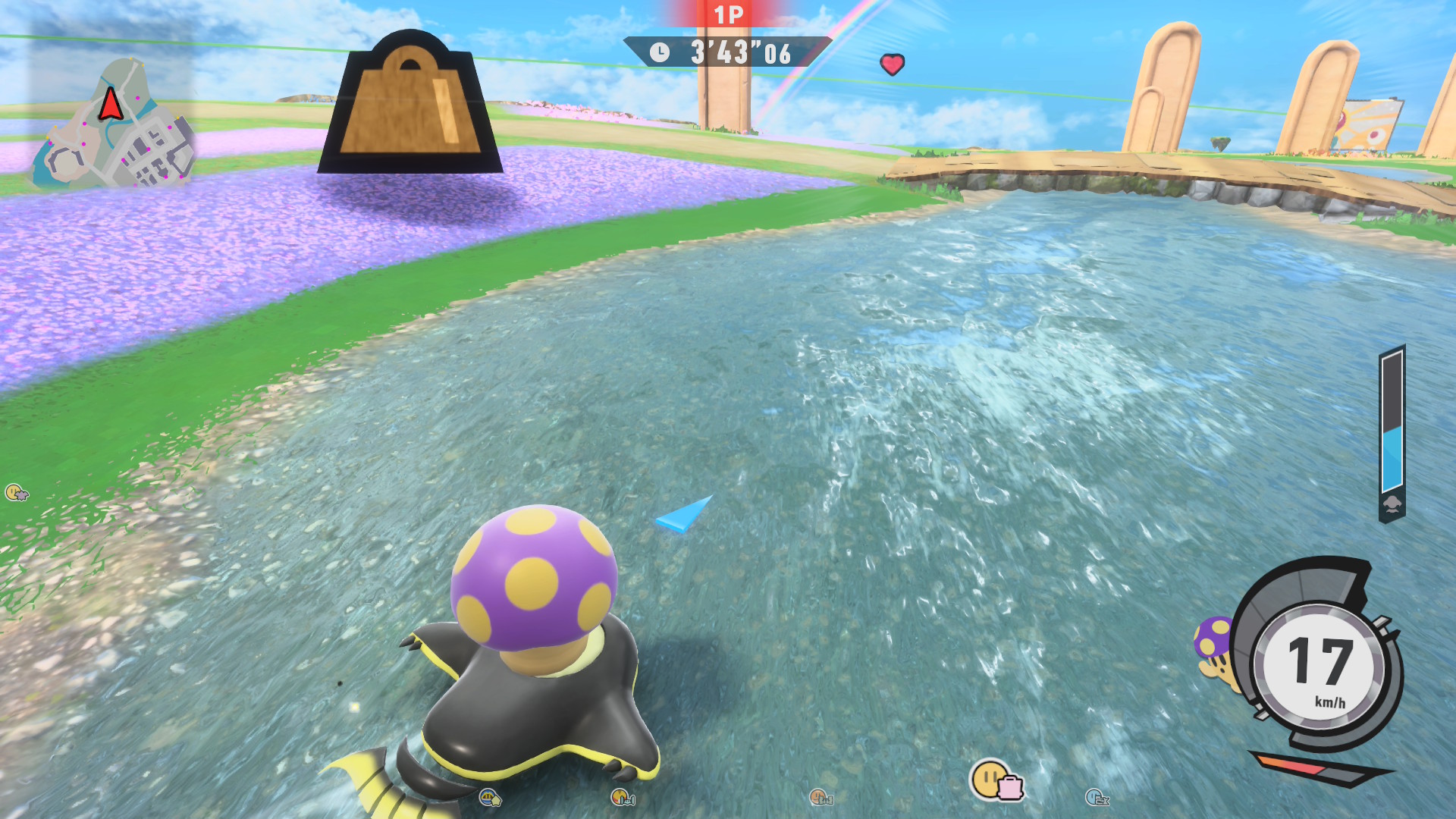This screenshot has height=819, width=1456.
Task: Select the large yellow rider marker with pink bag
Action: tap(995, 780)
